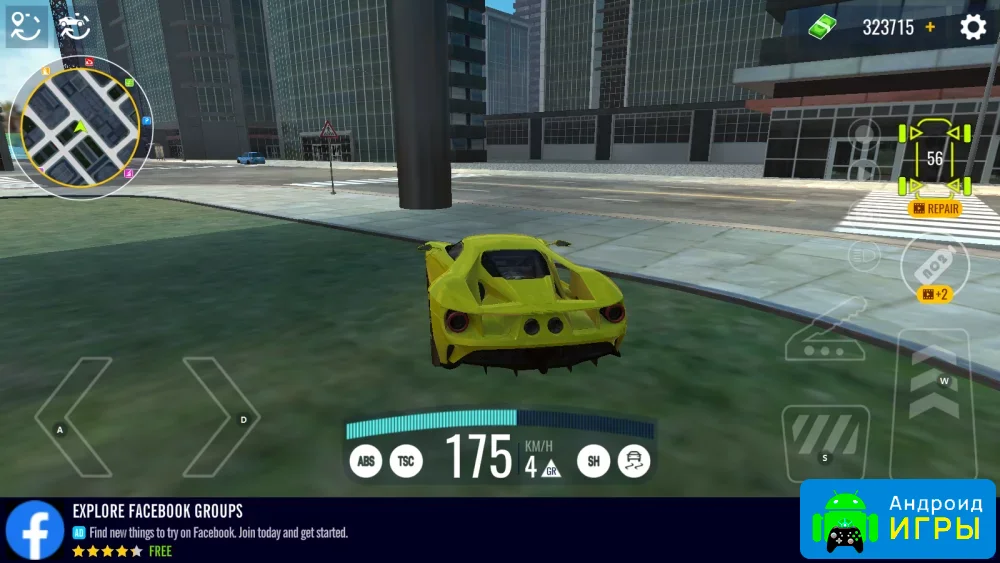This screenshot has height=563, width=1000.
Task: Watch ad to repair the car
Action: point(935,209)
